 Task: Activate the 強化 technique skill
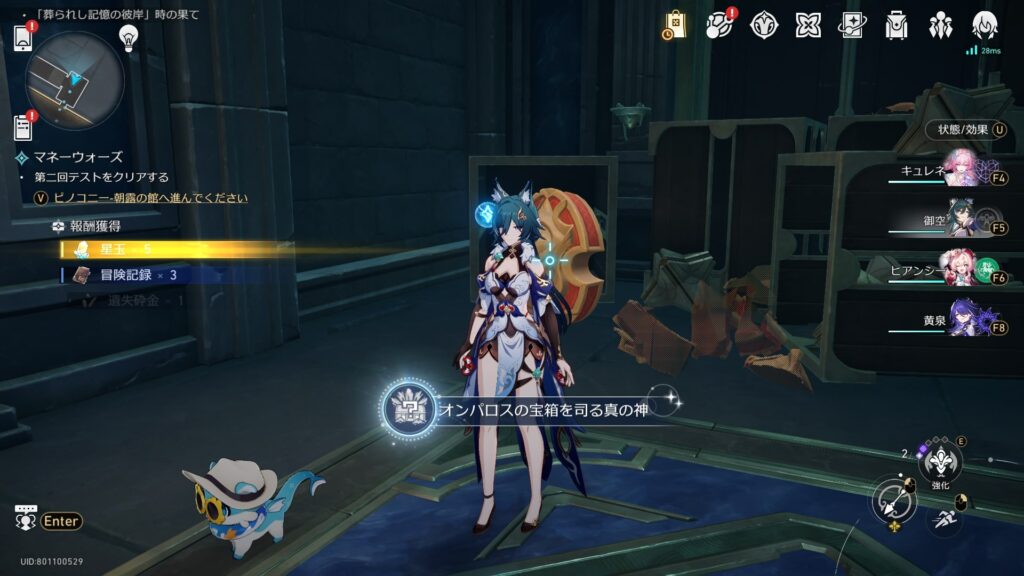[x=940, y=460]
